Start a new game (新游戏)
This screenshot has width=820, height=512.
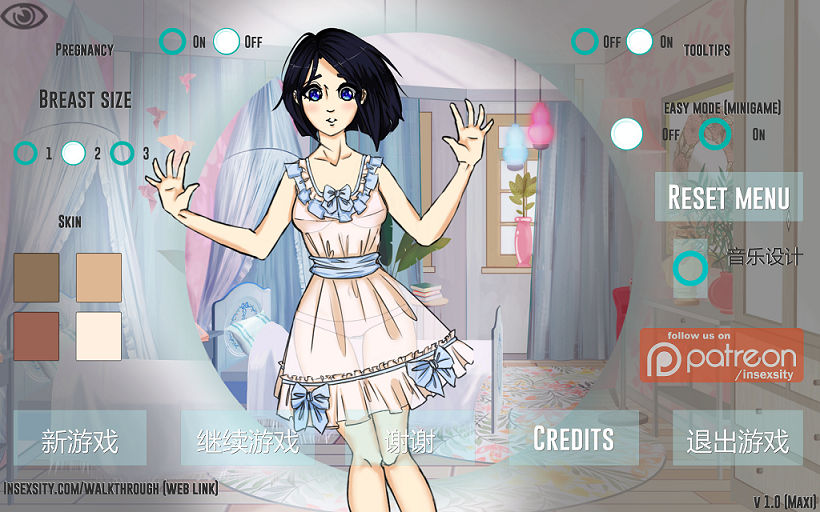click(79, 441)
